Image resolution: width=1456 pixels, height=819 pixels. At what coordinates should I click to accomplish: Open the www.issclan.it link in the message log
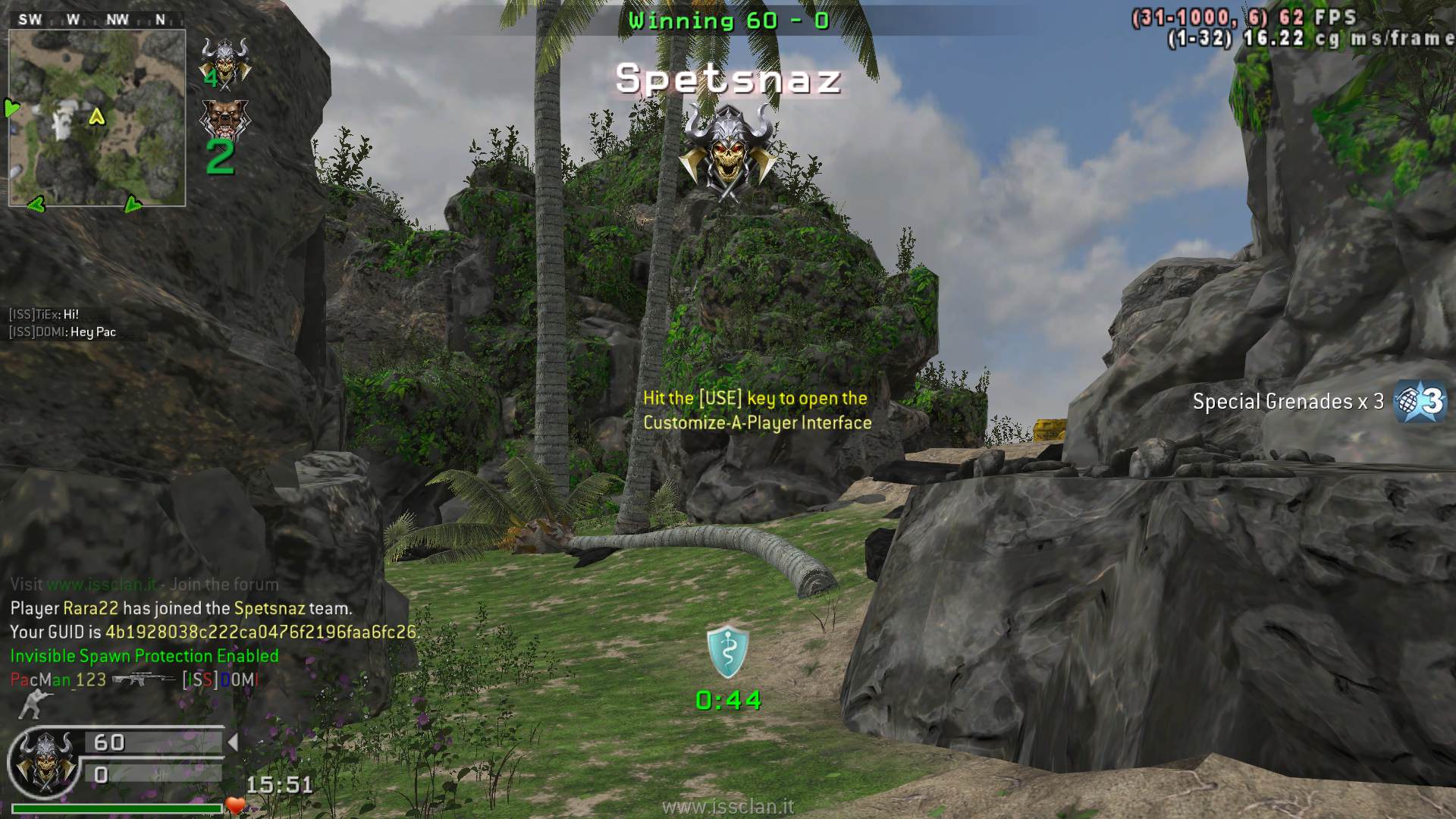(102, 585)
